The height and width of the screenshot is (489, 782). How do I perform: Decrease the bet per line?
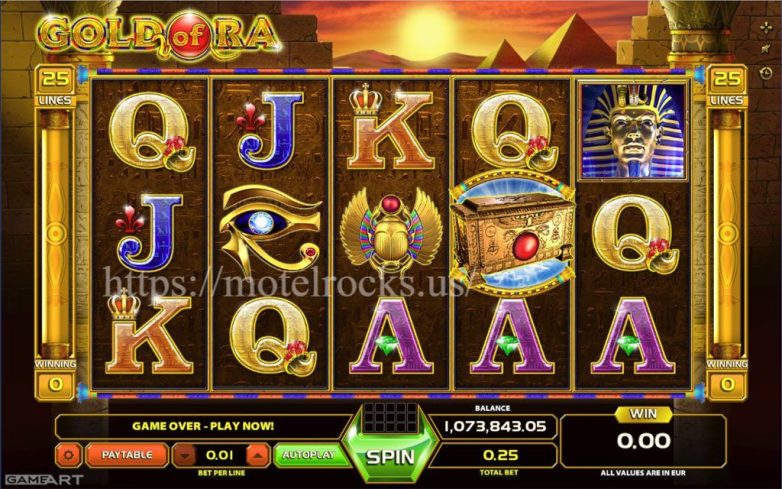186,455
